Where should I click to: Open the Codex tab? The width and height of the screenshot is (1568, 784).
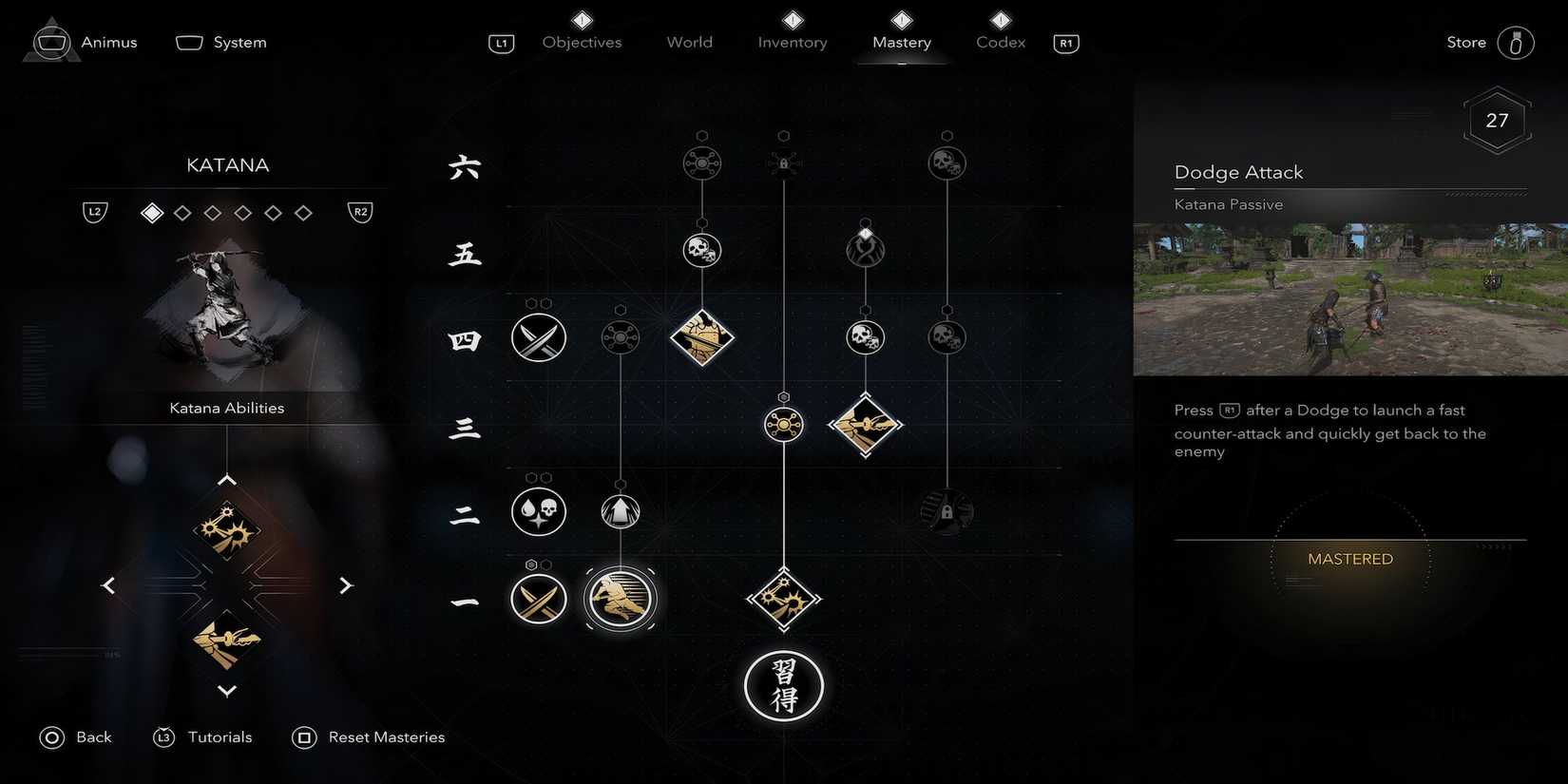point(999,42)
